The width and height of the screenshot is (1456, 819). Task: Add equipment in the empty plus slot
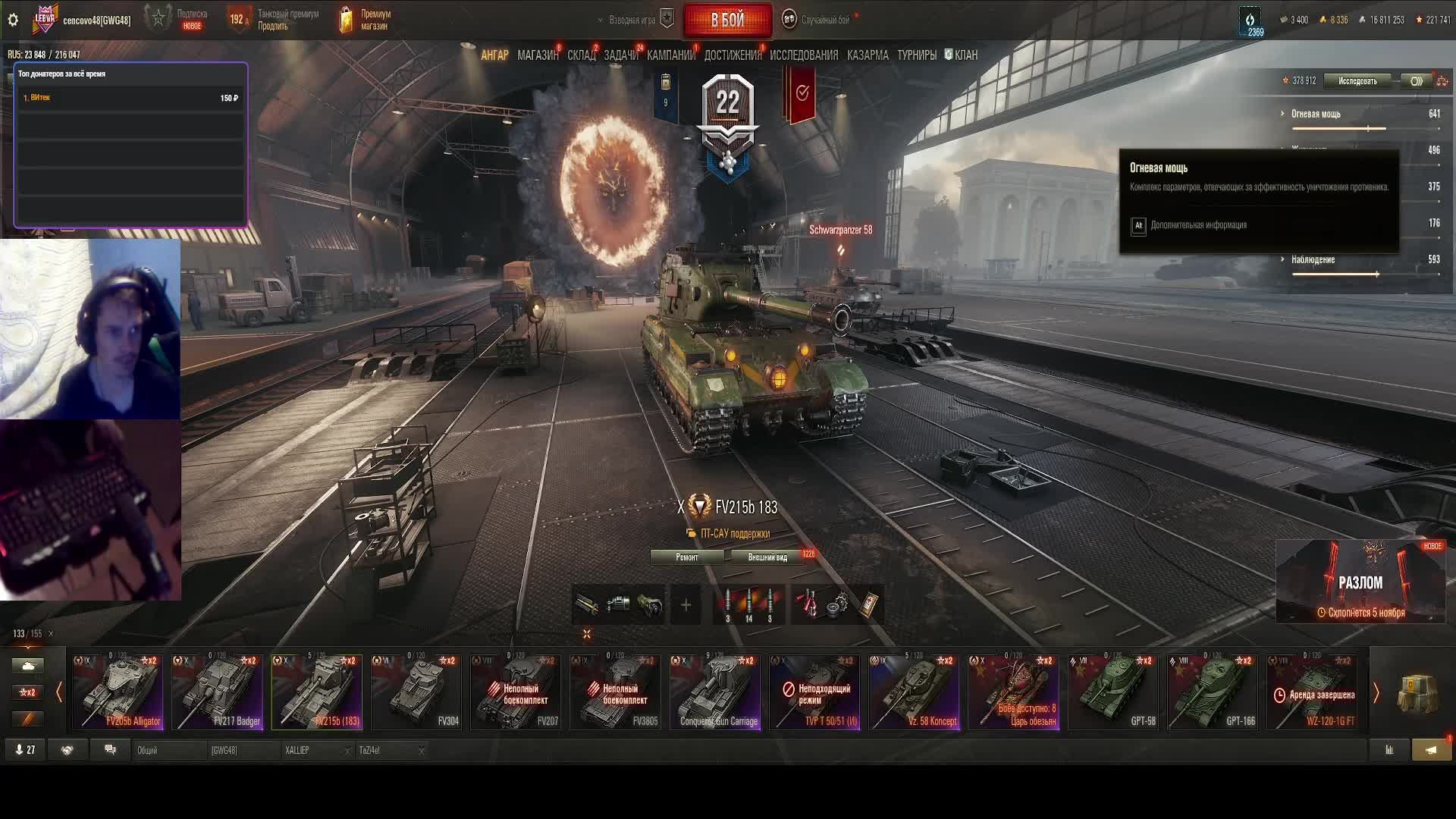click(x=686, y=605)
